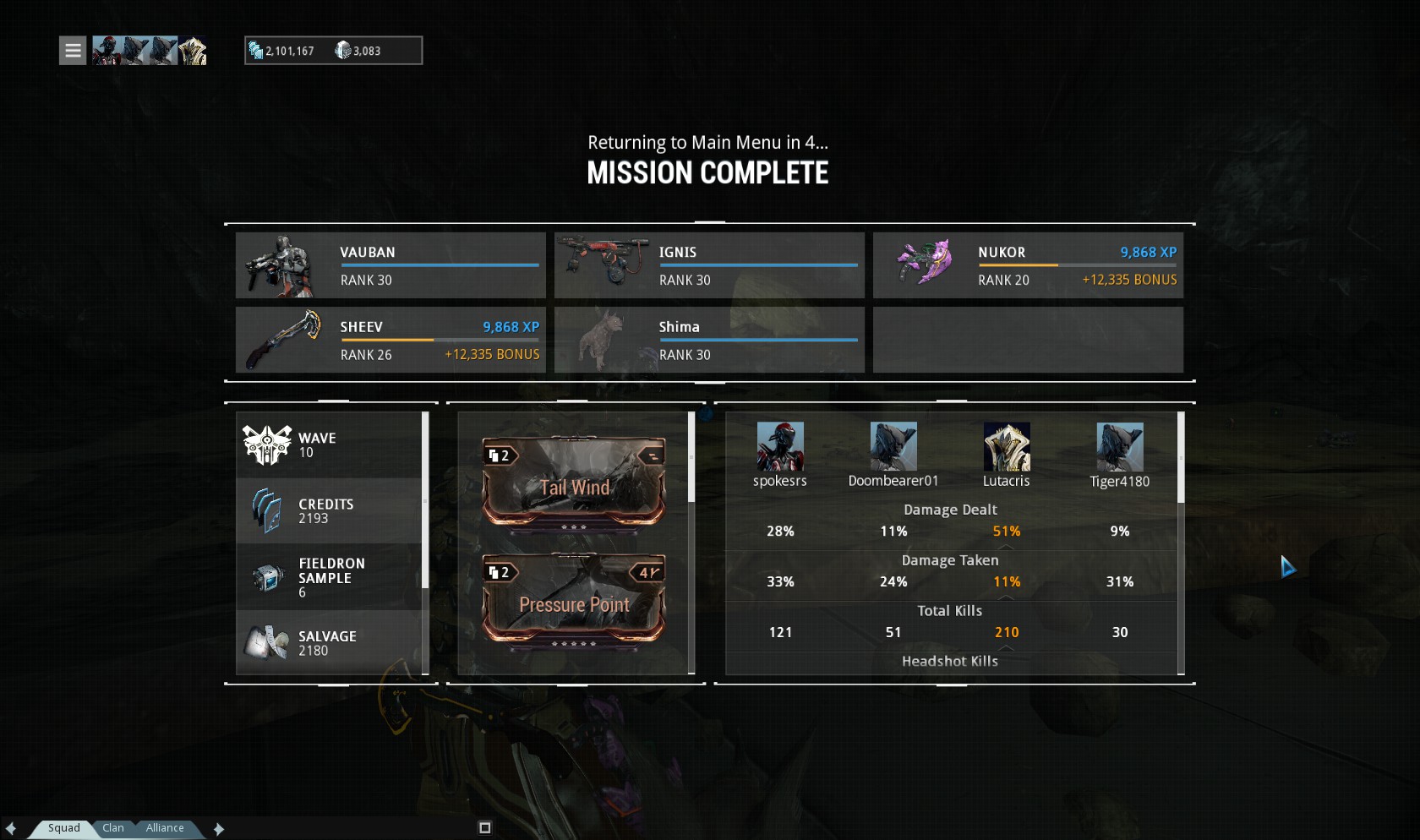Click the Shima companion panel
Image resolution: width=1420 pixels, height=840 pixels.
pyautogui.click(x=709, y=340)
